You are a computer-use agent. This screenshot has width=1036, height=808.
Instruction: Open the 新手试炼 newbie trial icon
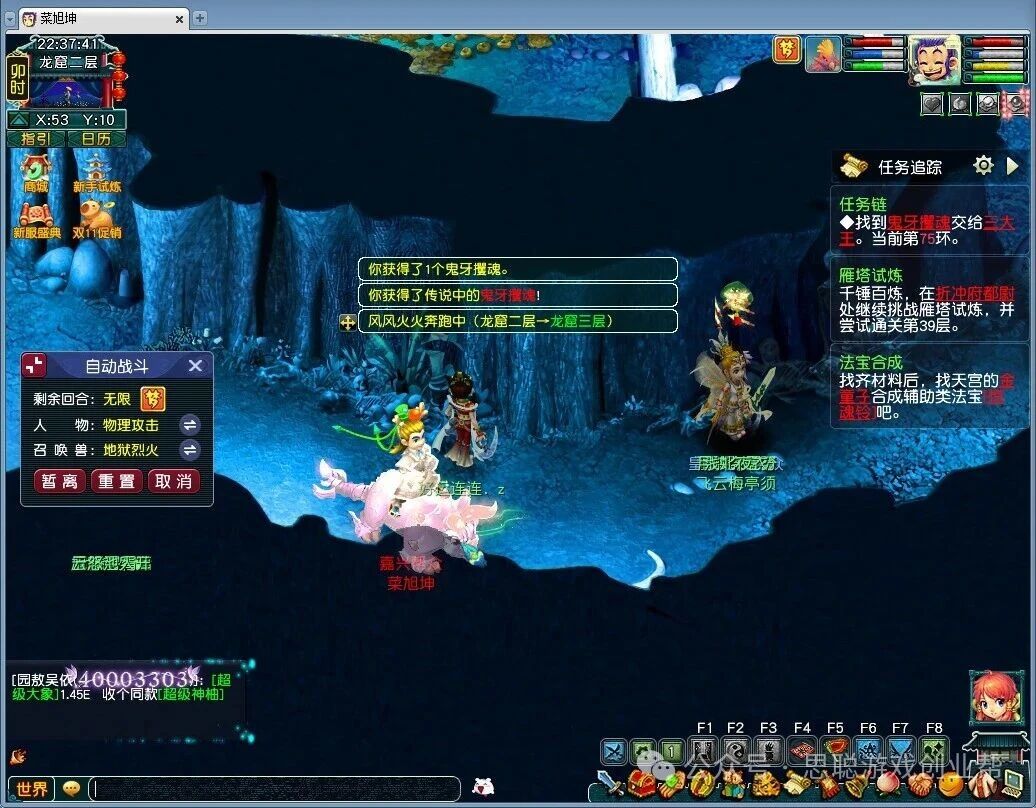click(97, 170)
